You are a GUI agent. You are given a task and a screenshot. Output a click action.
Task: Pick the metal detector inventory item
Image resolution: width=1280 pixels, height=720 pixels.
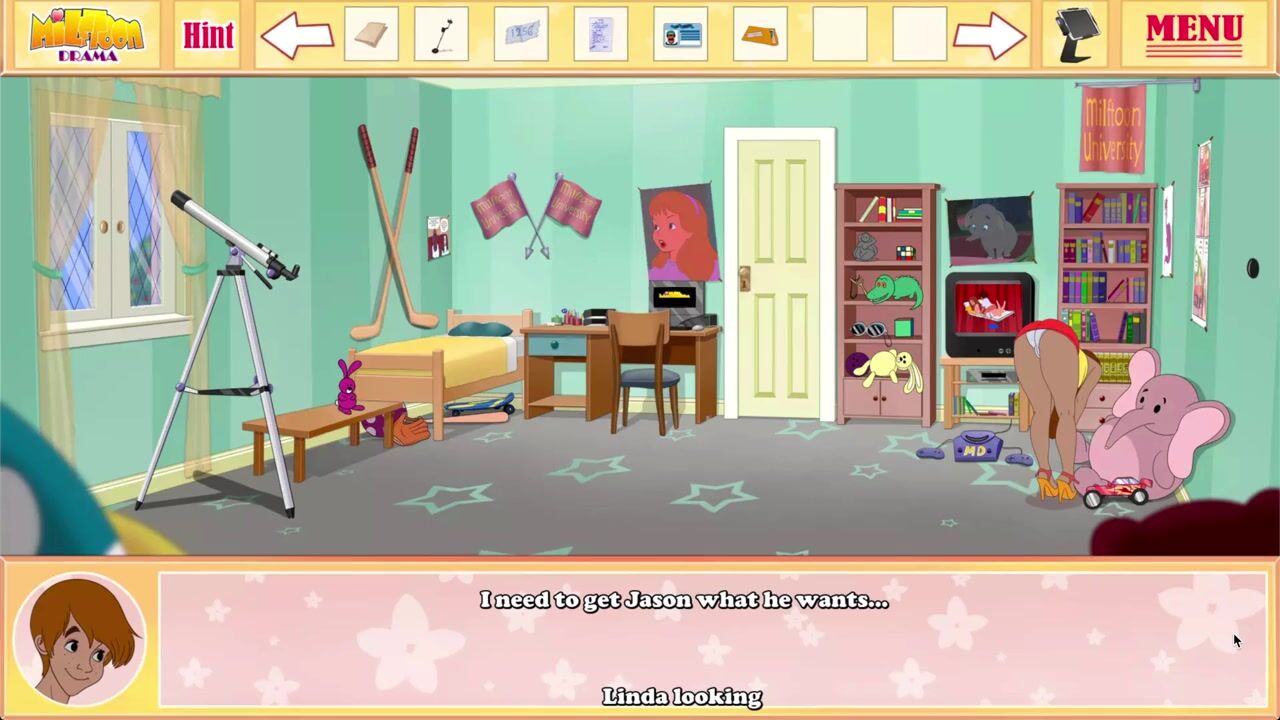click(441, 35)
